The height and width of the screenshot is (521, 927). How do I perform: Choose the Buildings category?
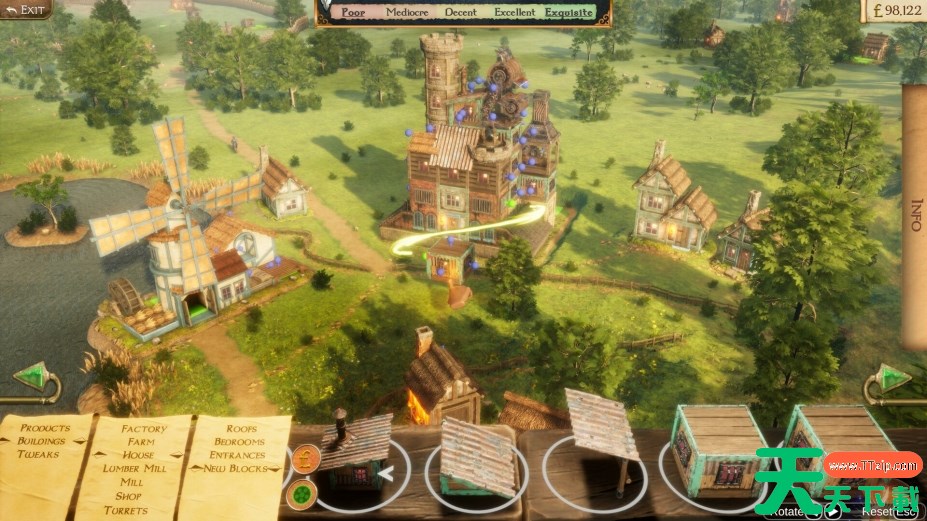41,441
